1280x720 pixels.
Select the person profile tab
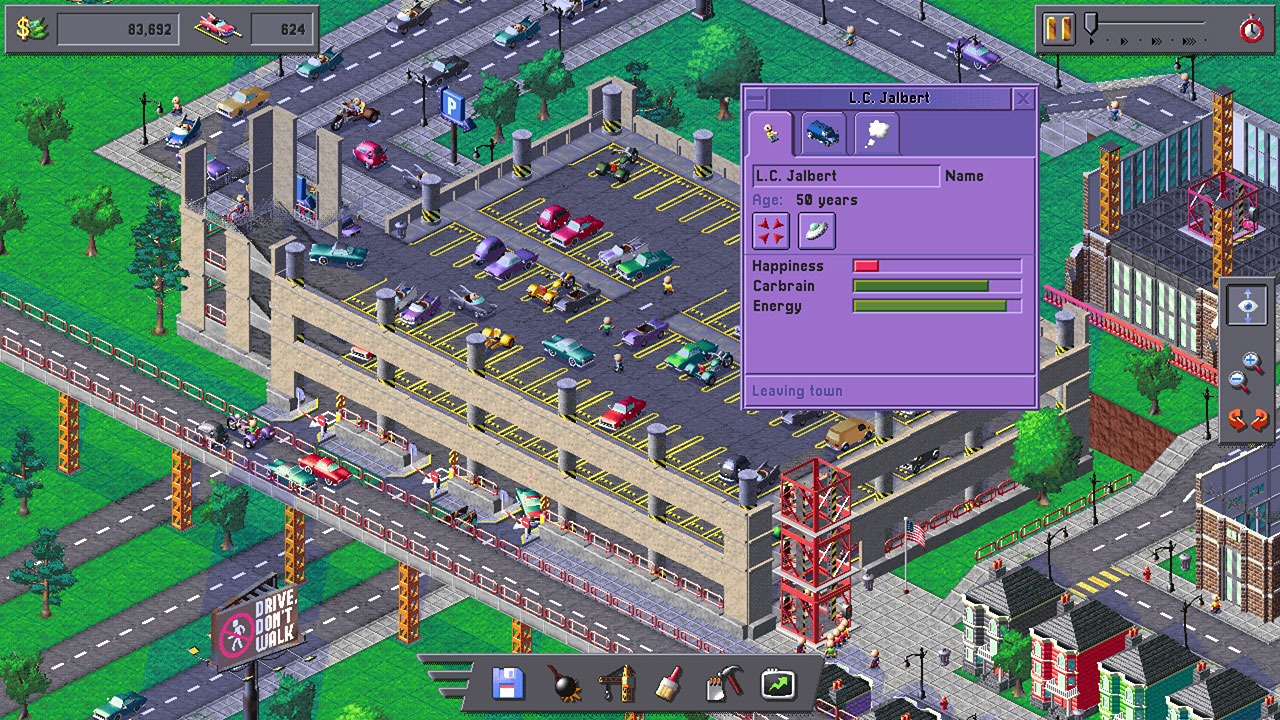click(771, 134)
